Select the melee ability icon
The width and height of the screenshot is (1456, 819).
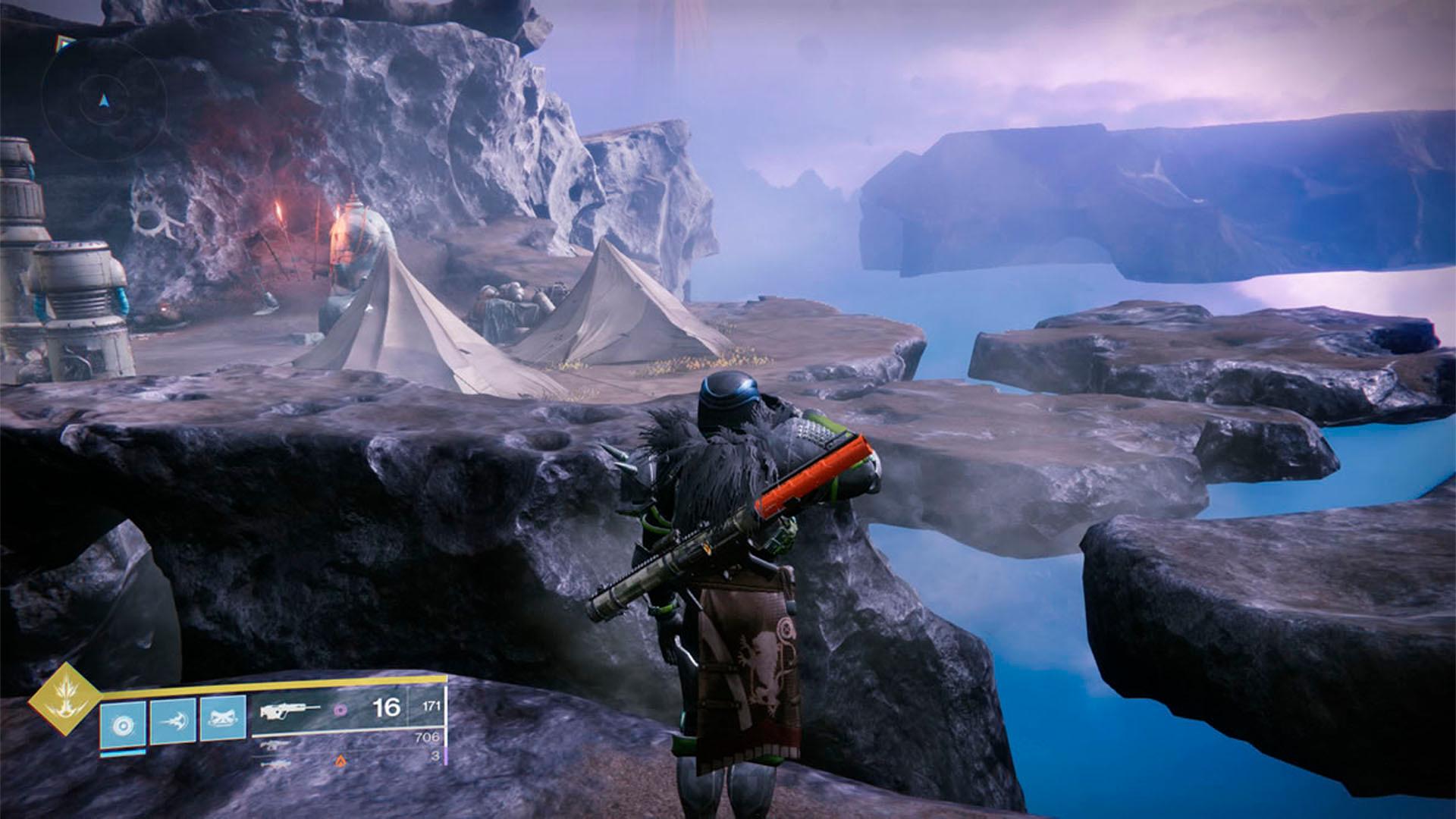click(222, 720)
